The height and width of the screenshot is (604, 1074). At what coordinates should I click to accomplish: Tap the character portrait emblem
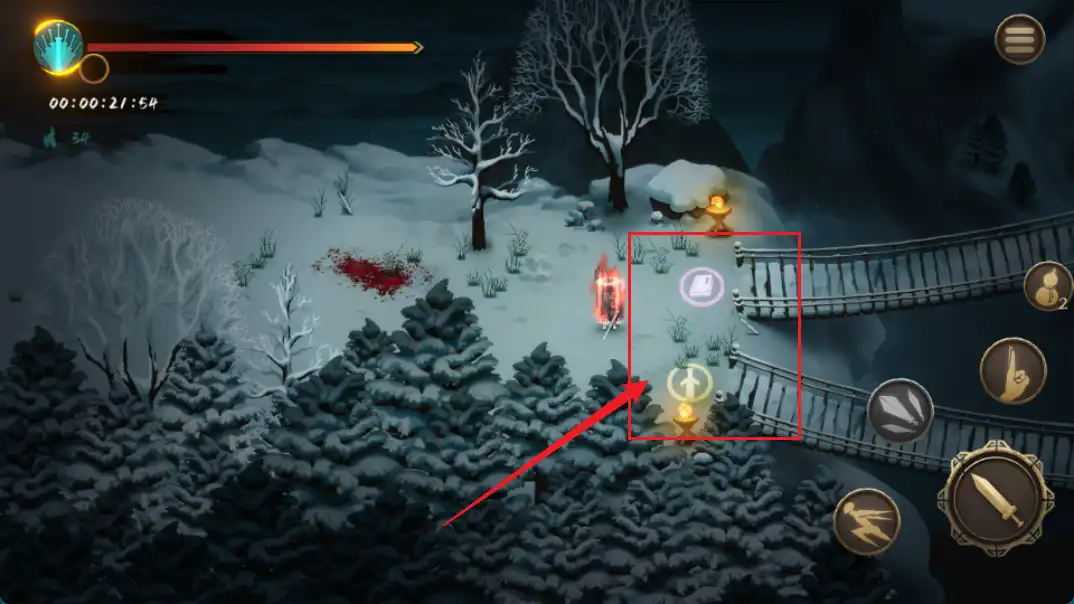coord(58,46)
